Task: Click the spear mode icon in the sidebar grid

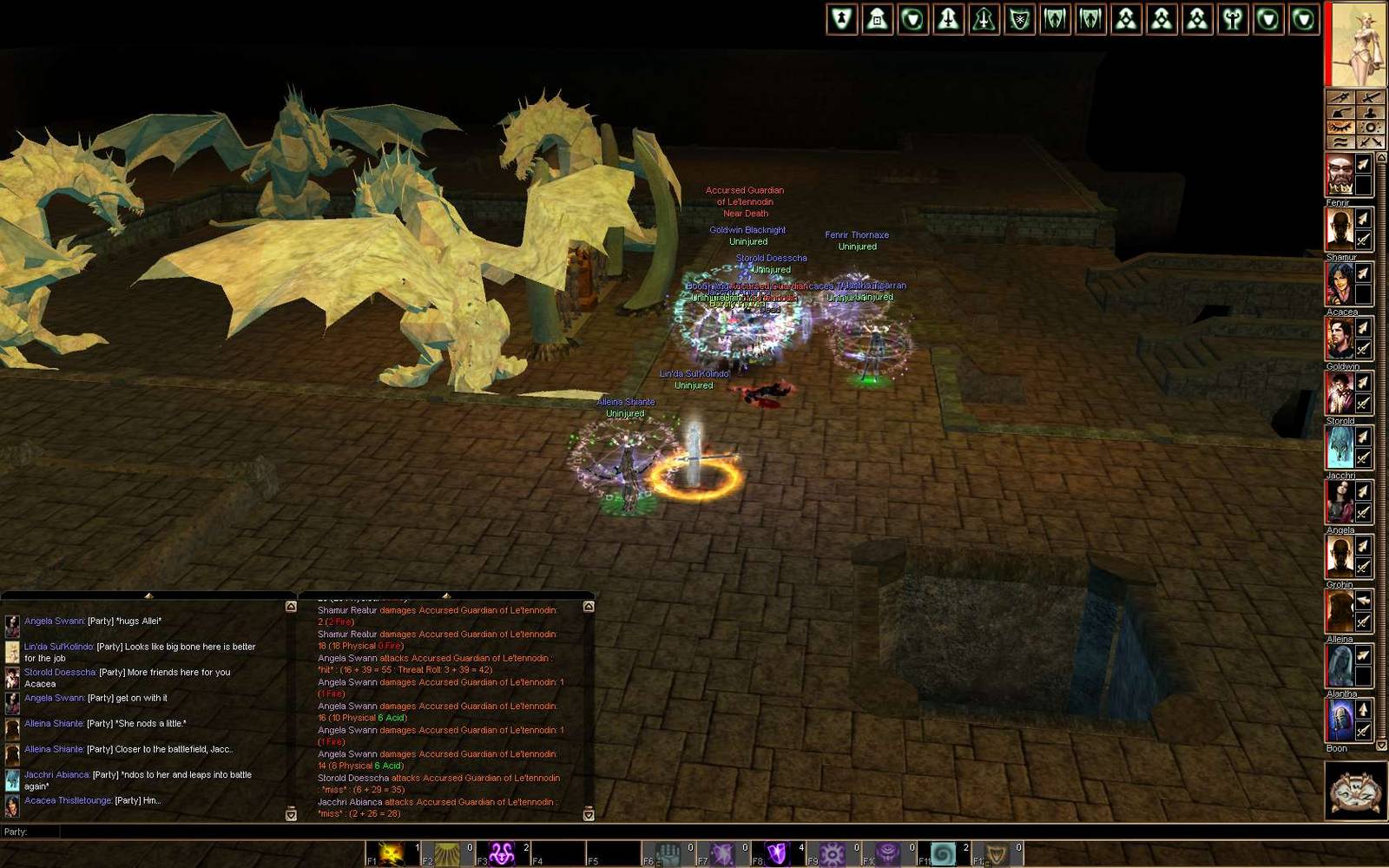Action: pos(1340,97)
